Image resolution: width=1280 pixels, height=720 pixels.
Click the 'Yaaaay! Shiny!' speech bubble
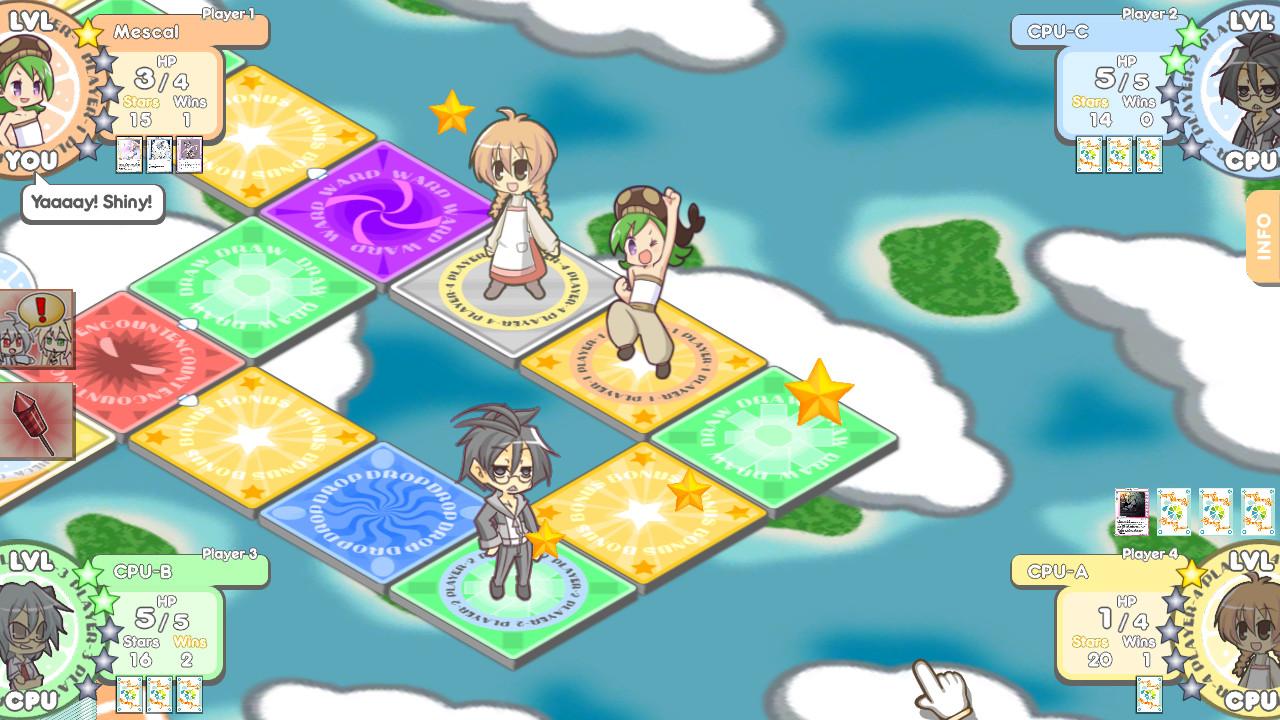(91, 202)
